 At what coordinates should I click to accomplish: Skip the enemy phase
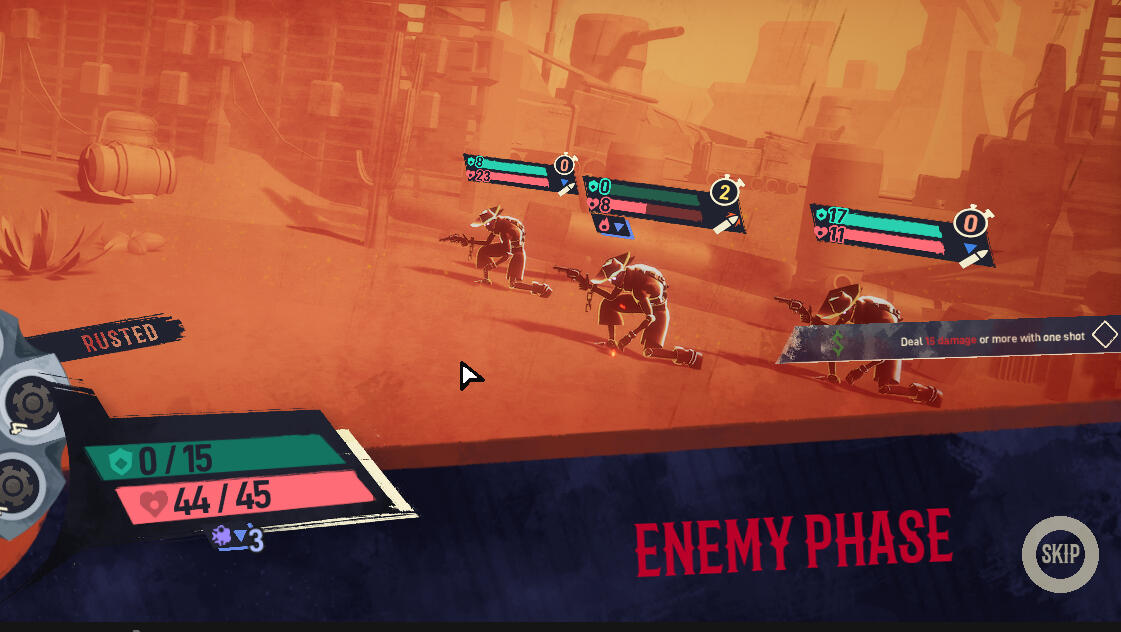(1060, 554)
